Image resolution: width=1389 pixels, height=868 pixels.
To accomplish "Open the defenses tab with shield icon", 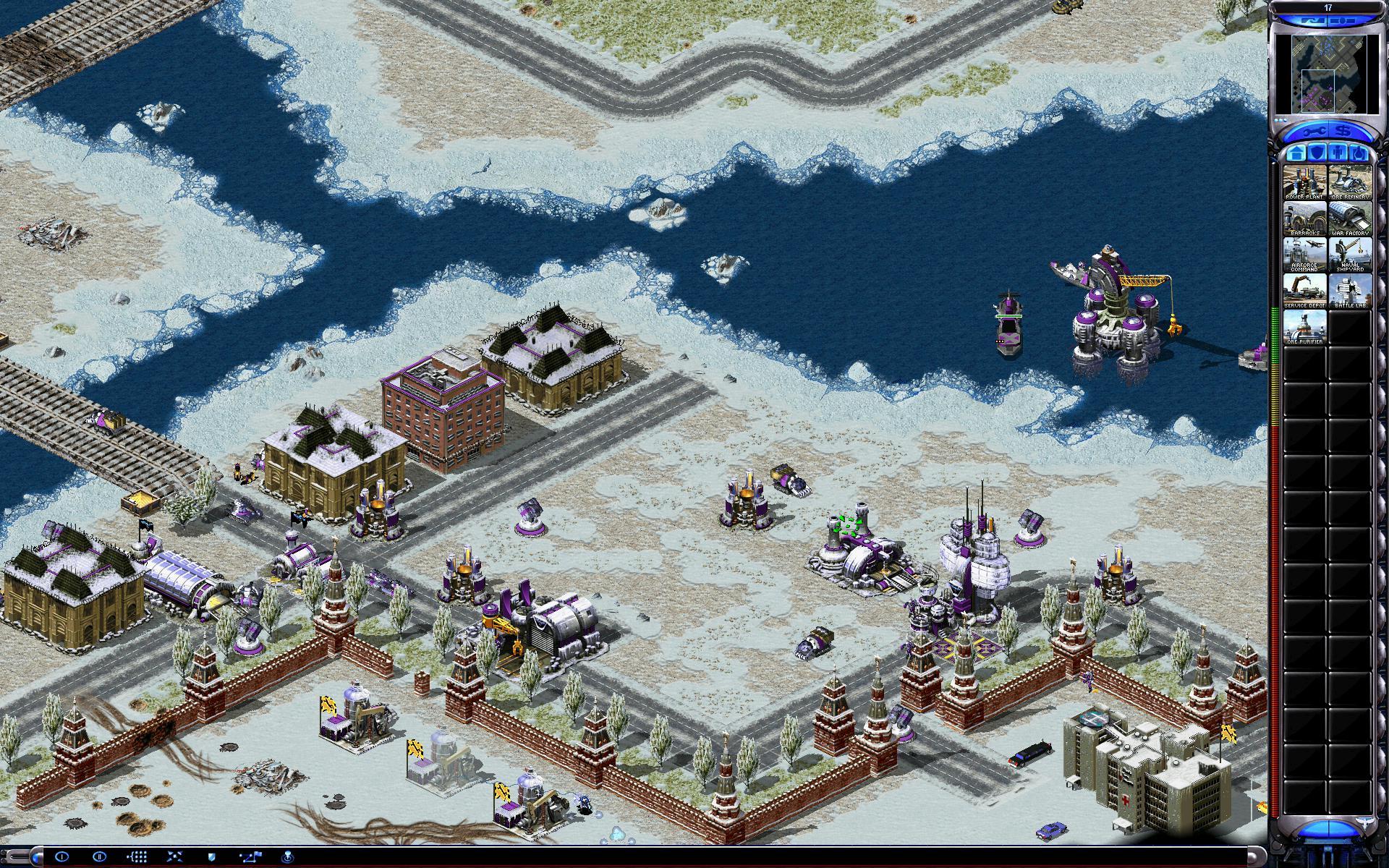I will pos(1316,153).
